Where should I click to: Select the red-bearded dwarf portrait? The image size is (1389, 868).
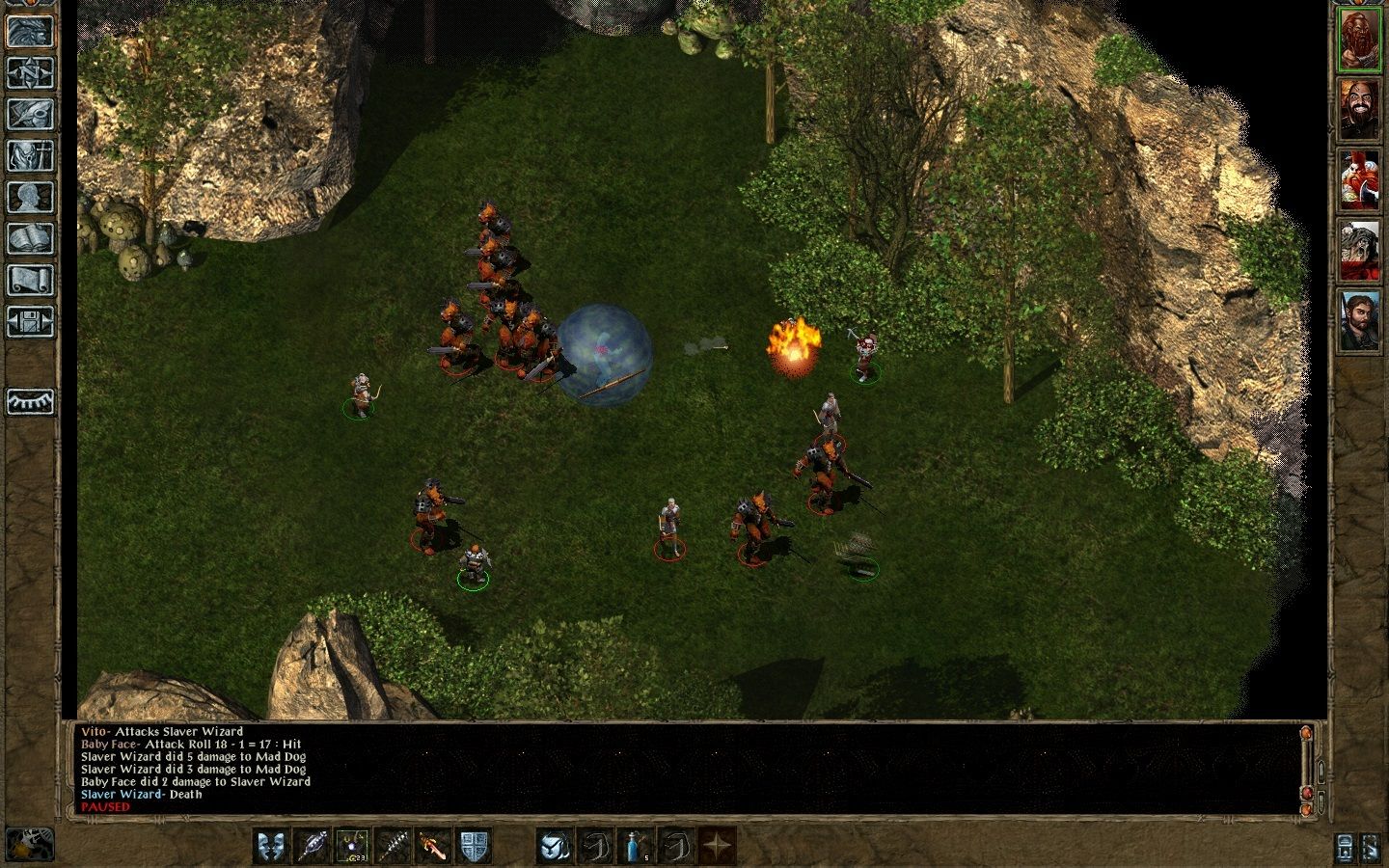click(x=1359, y=40)
